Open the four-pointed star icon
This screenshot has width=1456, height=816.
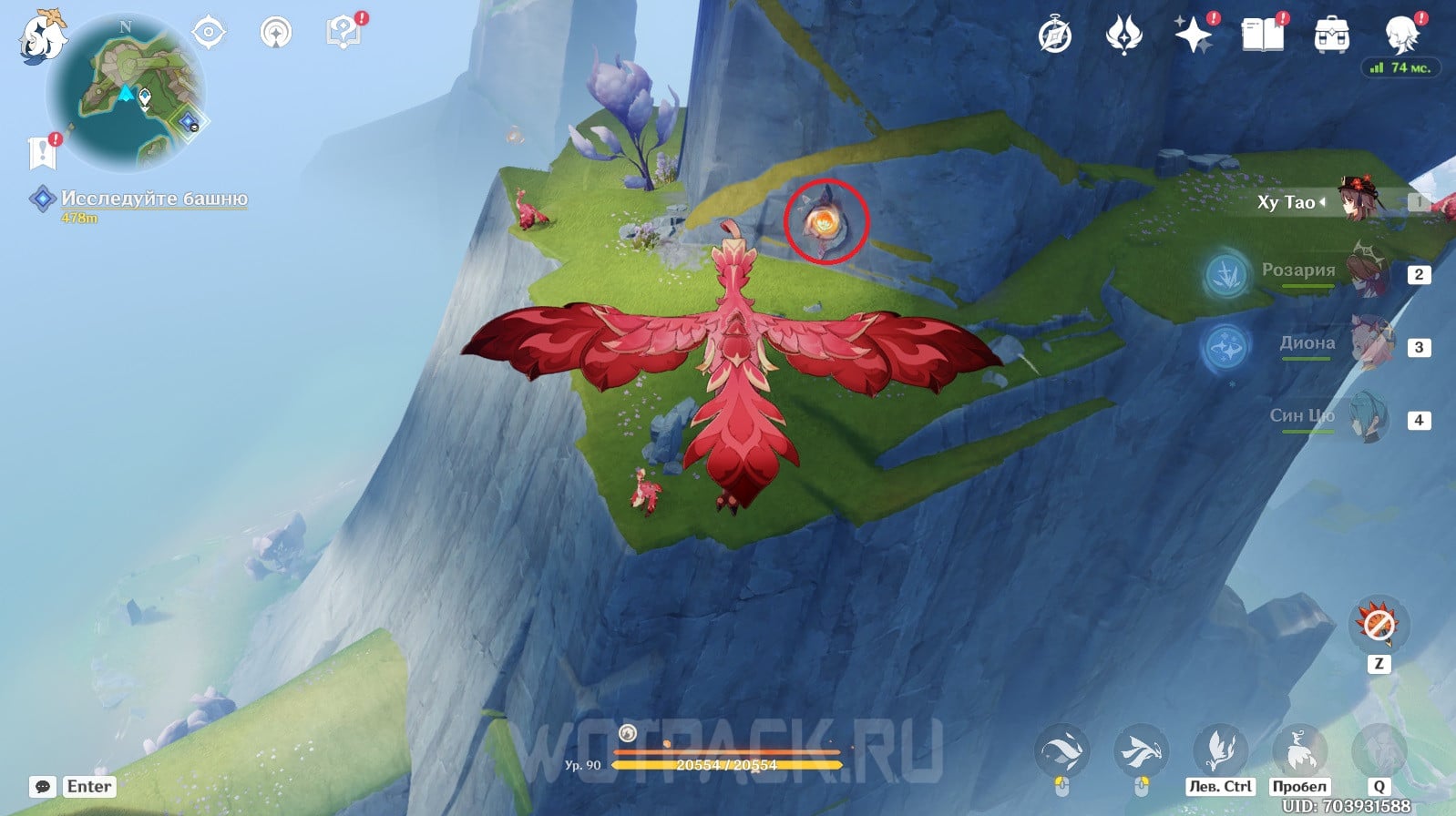pyautogui.click(x=1194, y=36)
